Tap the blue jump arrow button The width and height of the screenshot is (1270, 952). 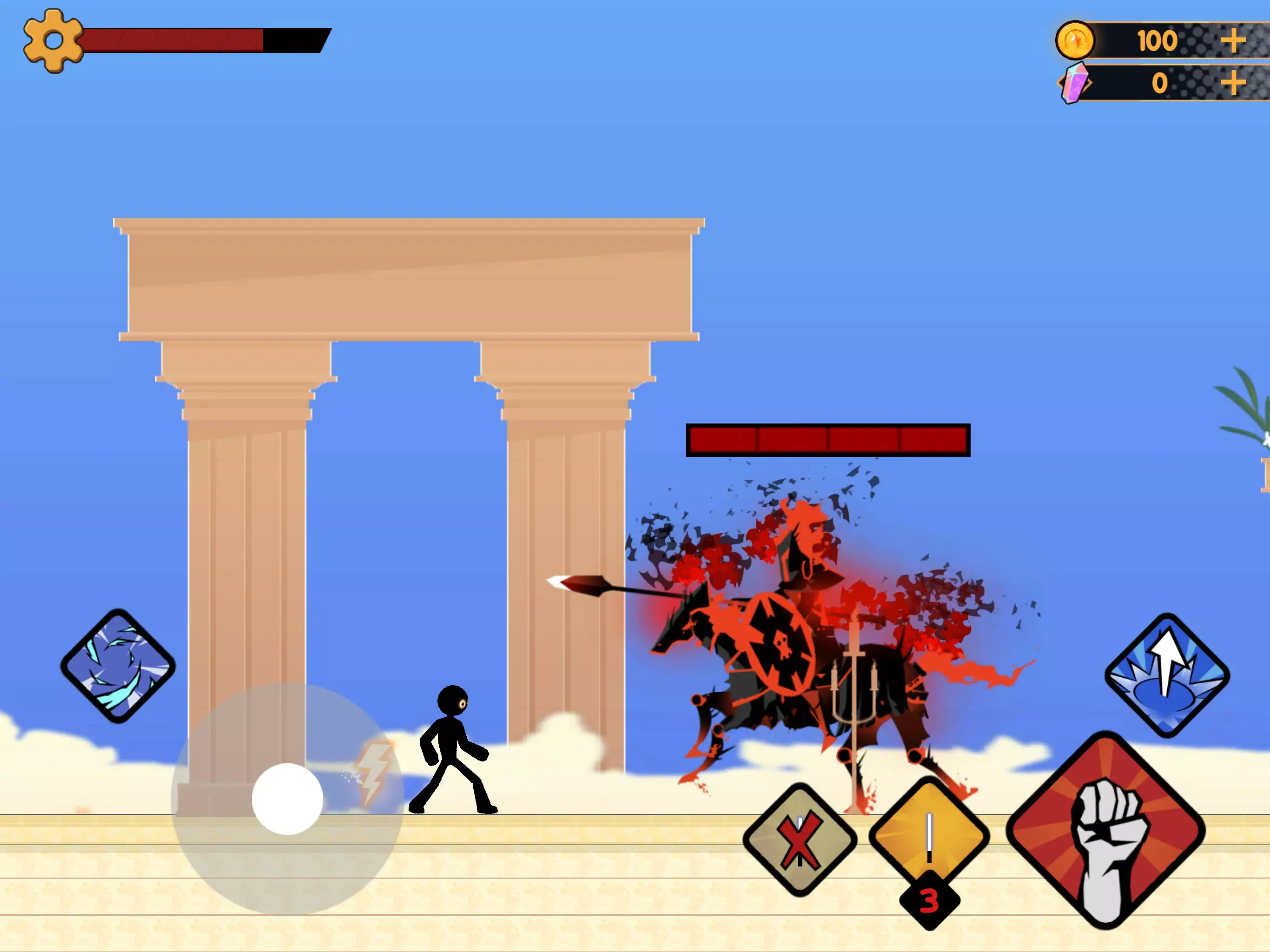(1167, 675)
